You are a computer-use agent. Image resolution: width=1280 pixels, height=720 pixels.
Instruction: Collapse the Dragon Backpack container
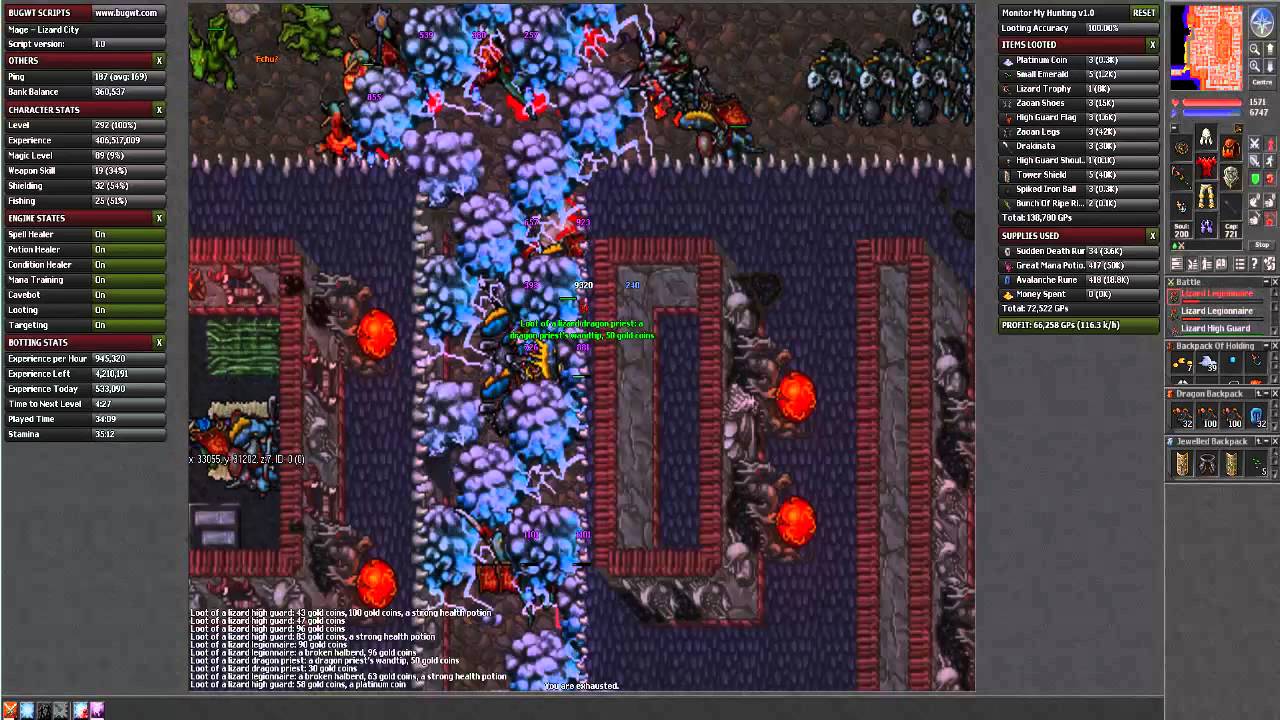(1266, 392)
